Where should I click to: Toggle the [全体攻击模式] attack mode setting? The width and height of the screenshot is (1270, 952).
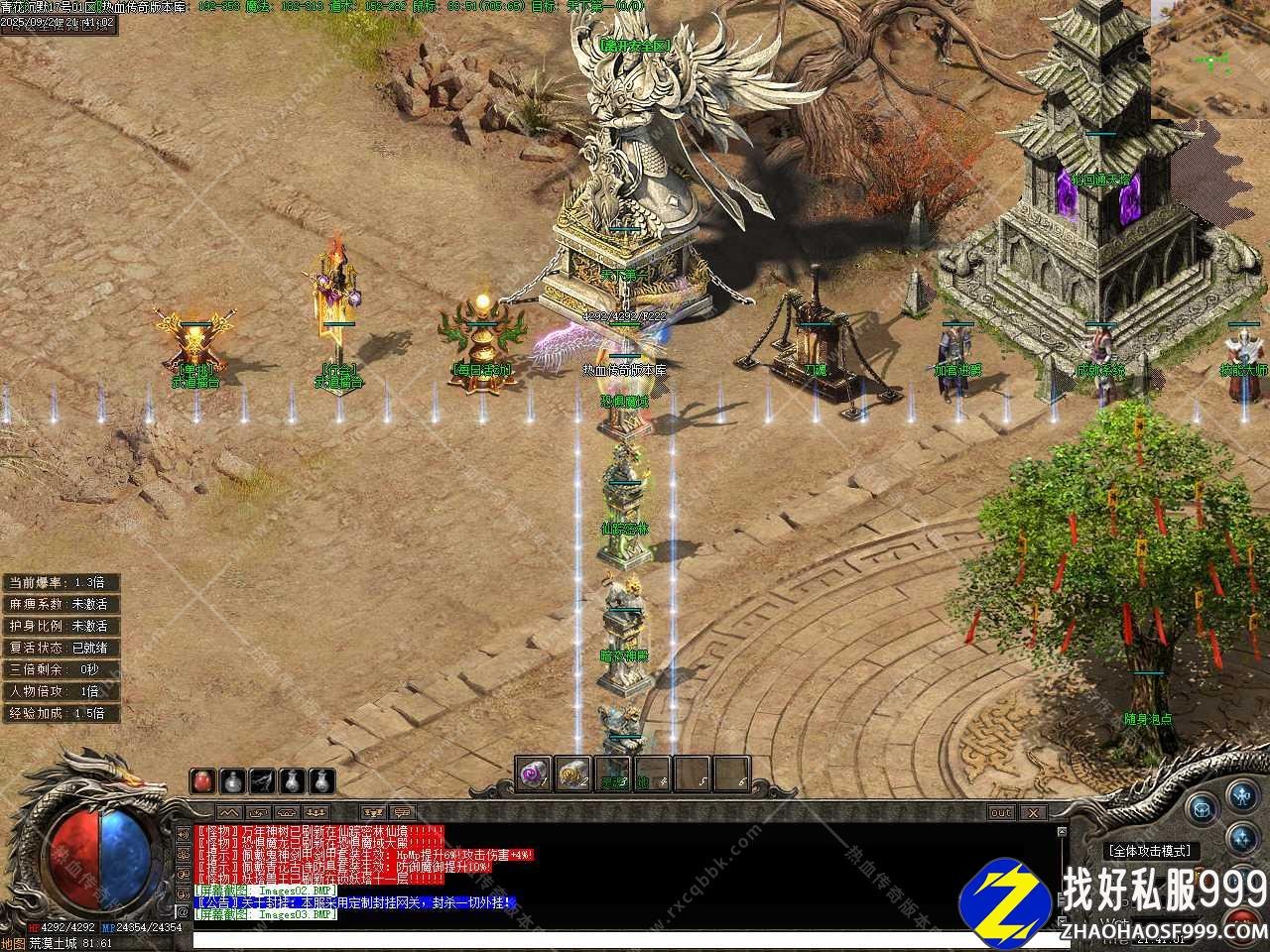pyautogui.click(x=1149, y=850)
